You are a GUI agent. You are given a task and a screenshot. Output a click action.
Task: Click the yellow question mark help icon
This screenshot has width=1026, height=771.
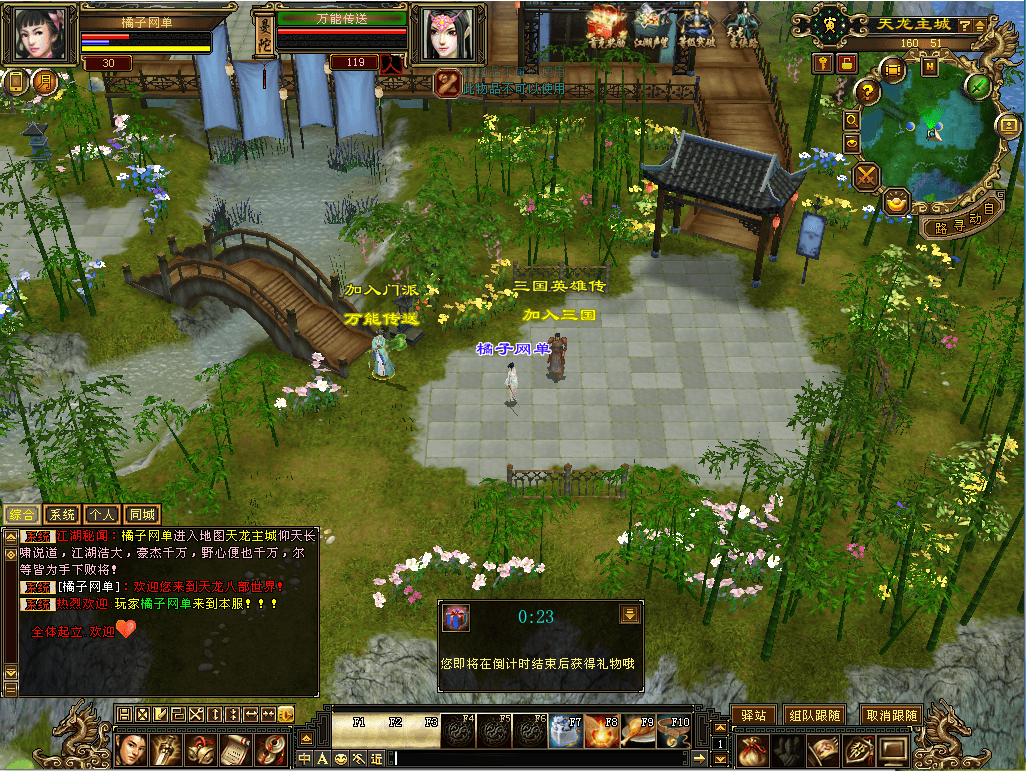tap(868, 92)
